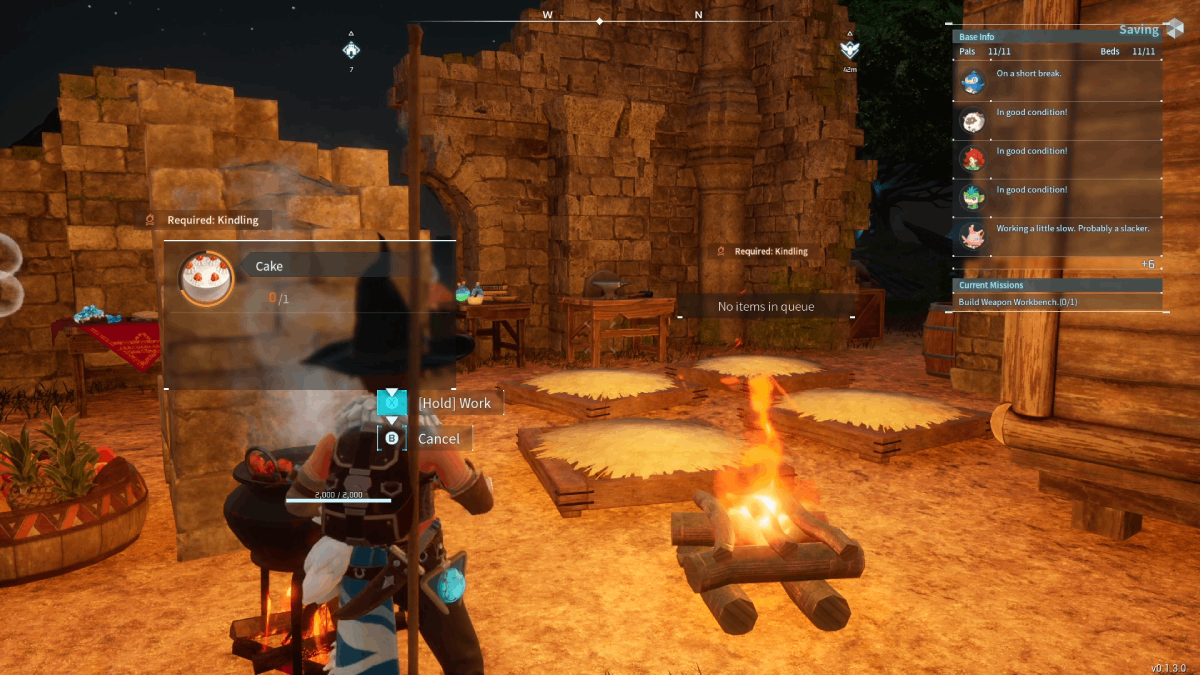1200x675 pixels.
Task: Choose the white sheep pal in Base Info
Action: click(973, 120)
